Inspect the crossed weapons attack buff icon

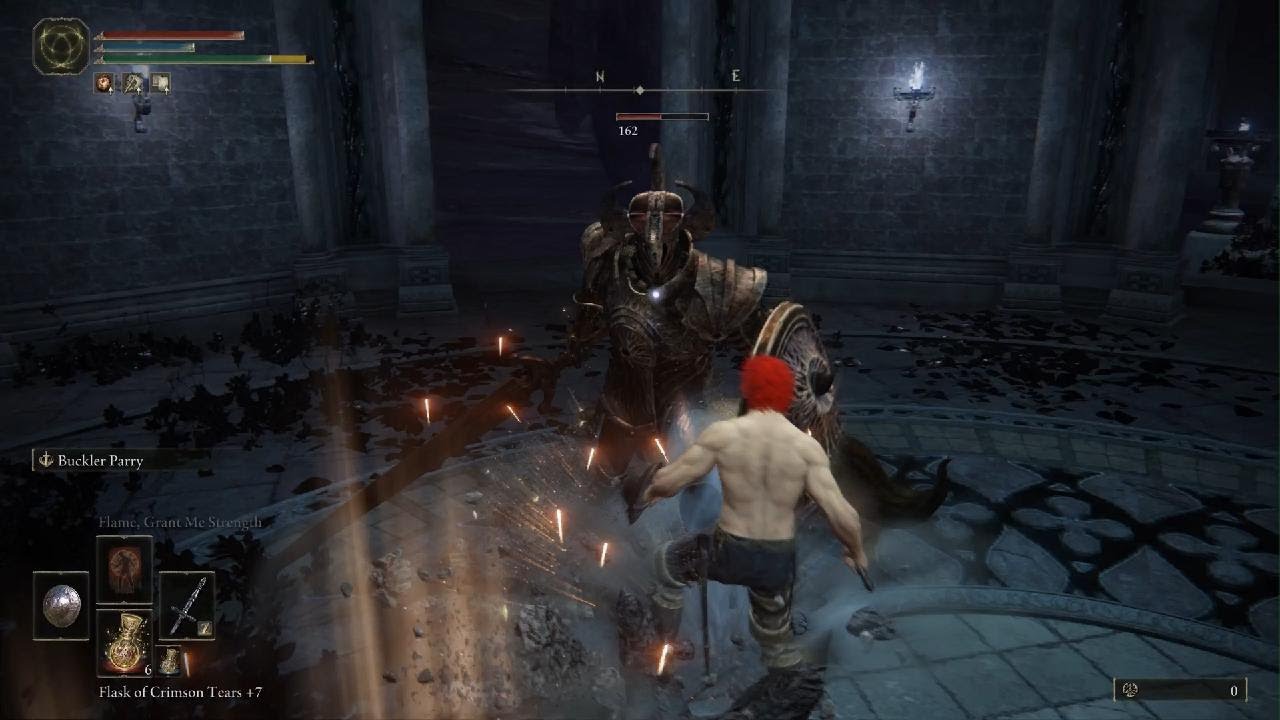coord(132,84)
